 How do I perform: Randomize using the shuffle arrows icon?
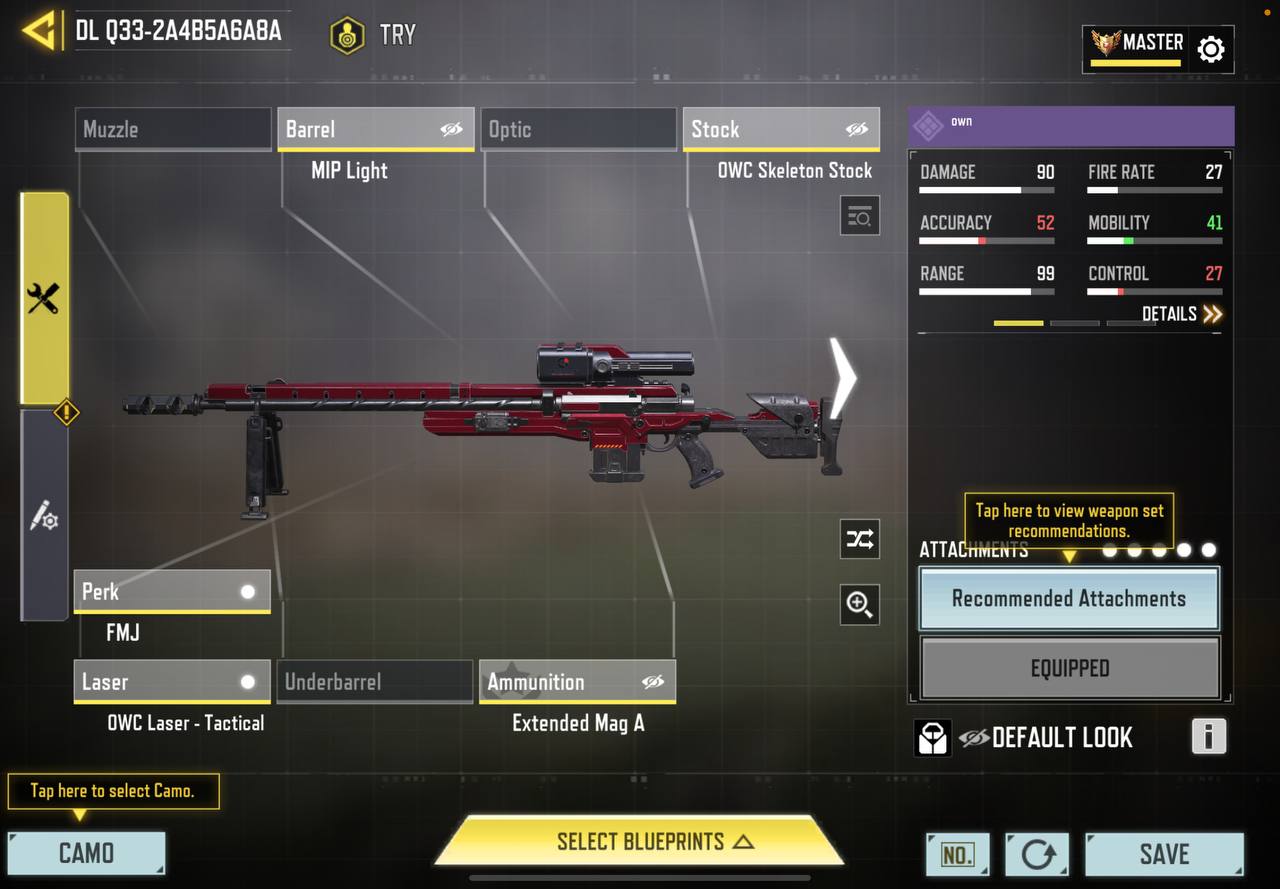[860, 540]
